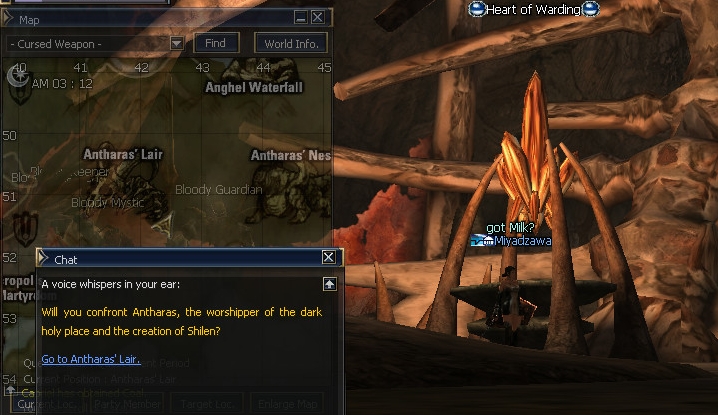Close the Chat dialogue window
Viewport: 718px width, 415px height.
(x=328, y=258)
